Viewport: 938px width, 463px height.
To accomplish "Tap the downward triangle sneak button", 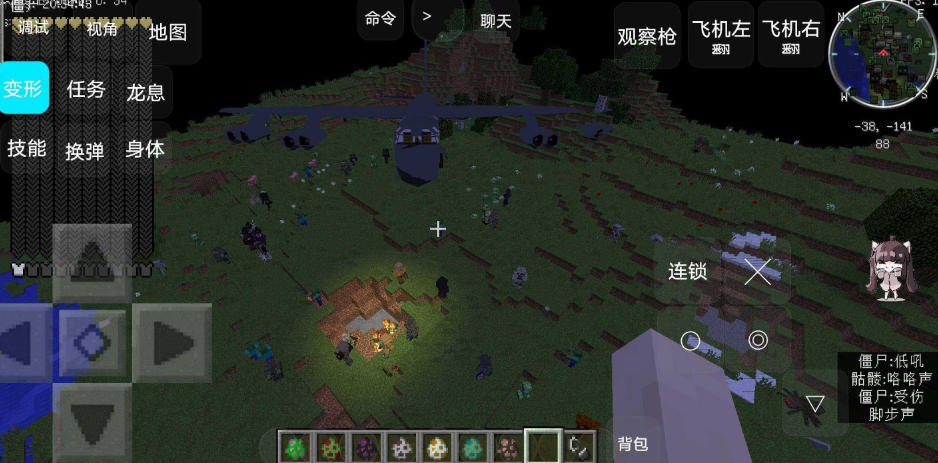I will click(815, 404).
